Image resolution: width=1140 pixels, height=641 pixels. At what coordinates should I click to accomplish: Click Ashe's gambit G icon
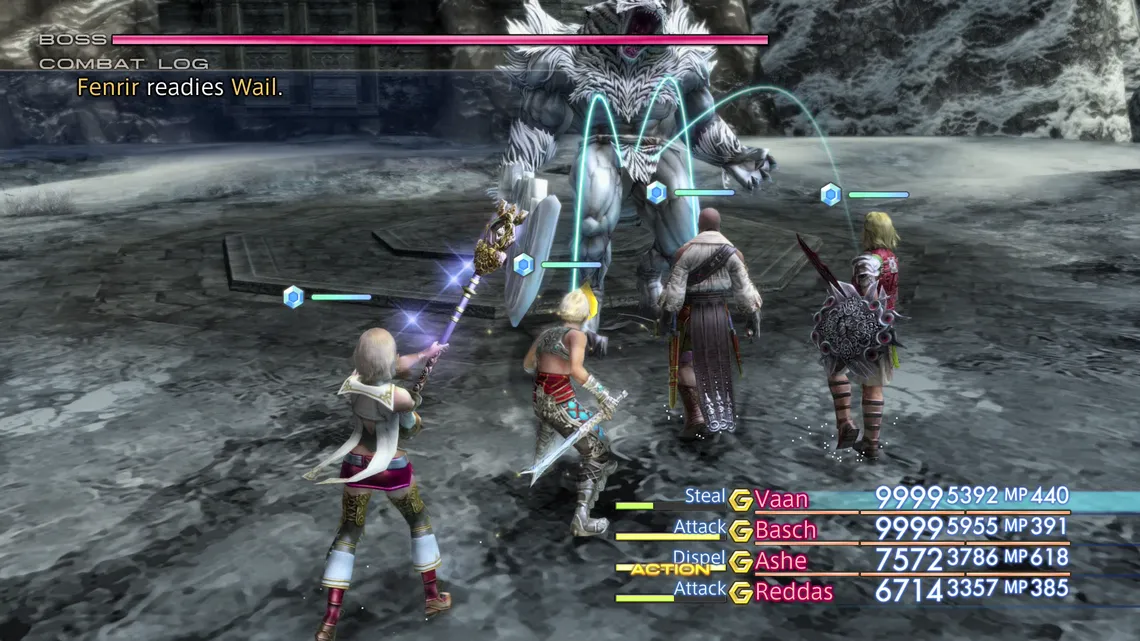coord(740,562)
